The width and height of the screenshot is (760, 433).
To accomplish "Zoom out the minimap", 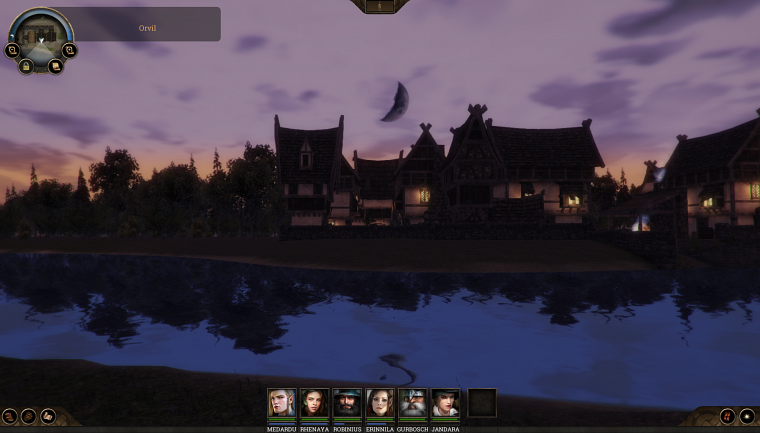I will 12,50.
